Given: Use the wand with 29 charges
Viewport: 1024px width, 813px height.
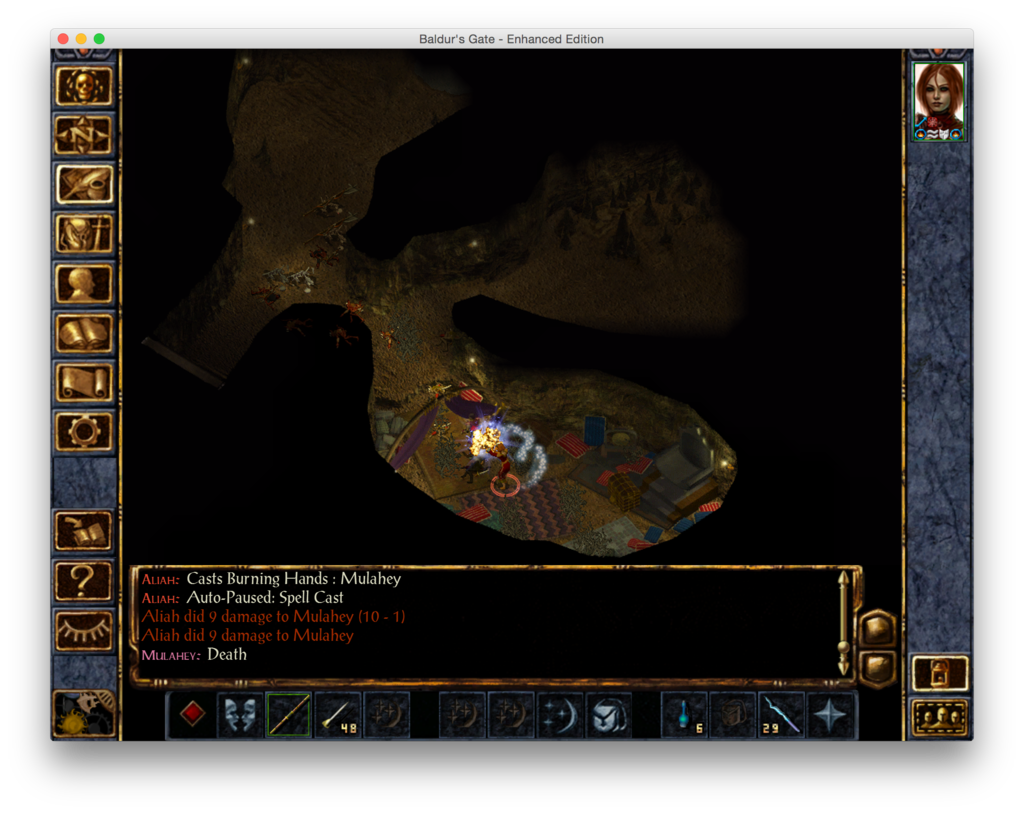Looking at the screenshot, I should point(781,715).
